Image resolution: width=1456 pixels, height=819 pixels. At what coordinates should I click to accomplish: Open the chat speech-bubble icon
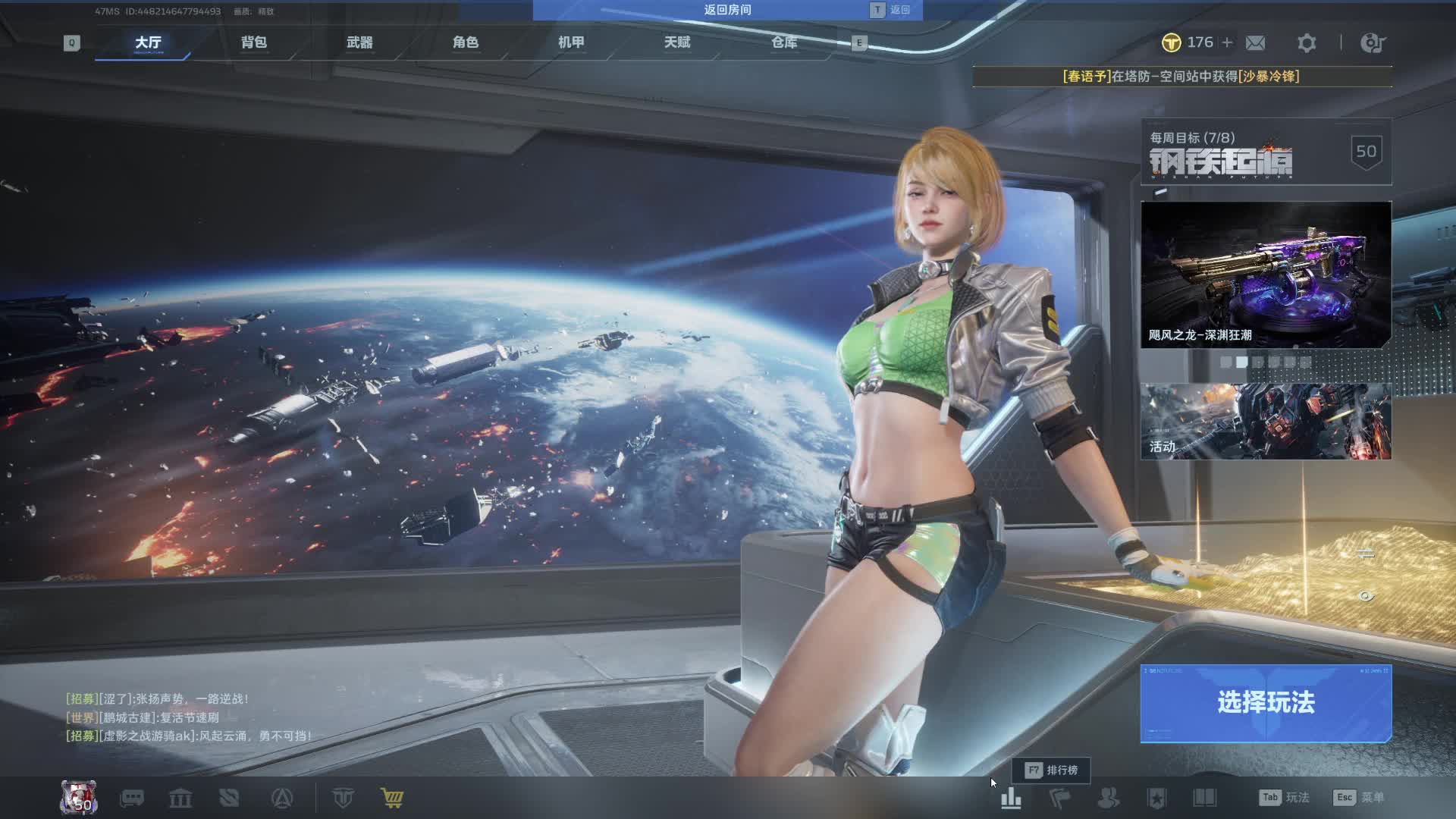pyautogui.click(x=132, y=798)
